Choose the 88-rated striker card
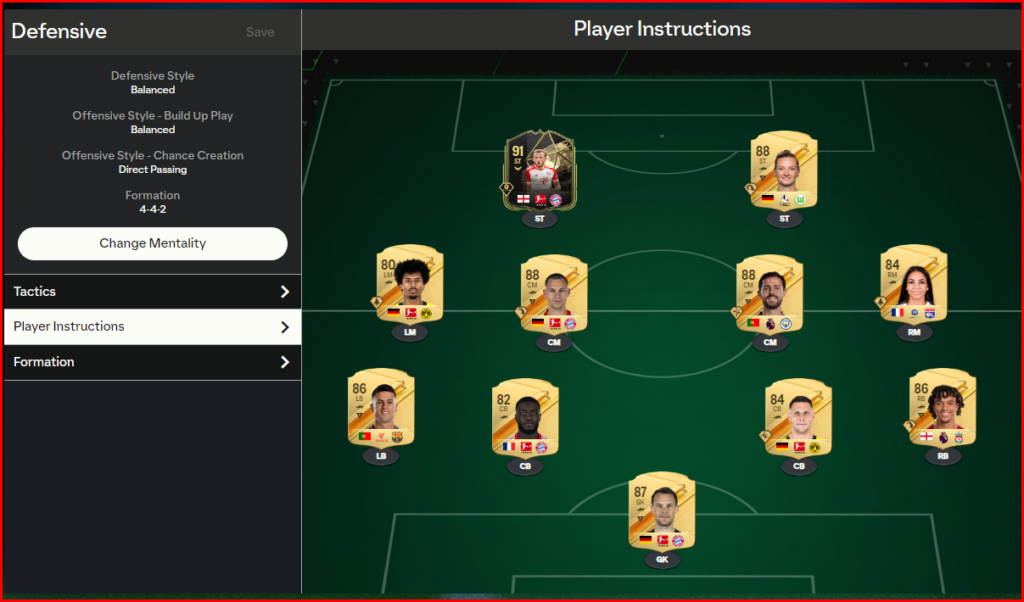The width and height of the screenshot is (1024, 602). pyautogui.click(x=784, y=172)
